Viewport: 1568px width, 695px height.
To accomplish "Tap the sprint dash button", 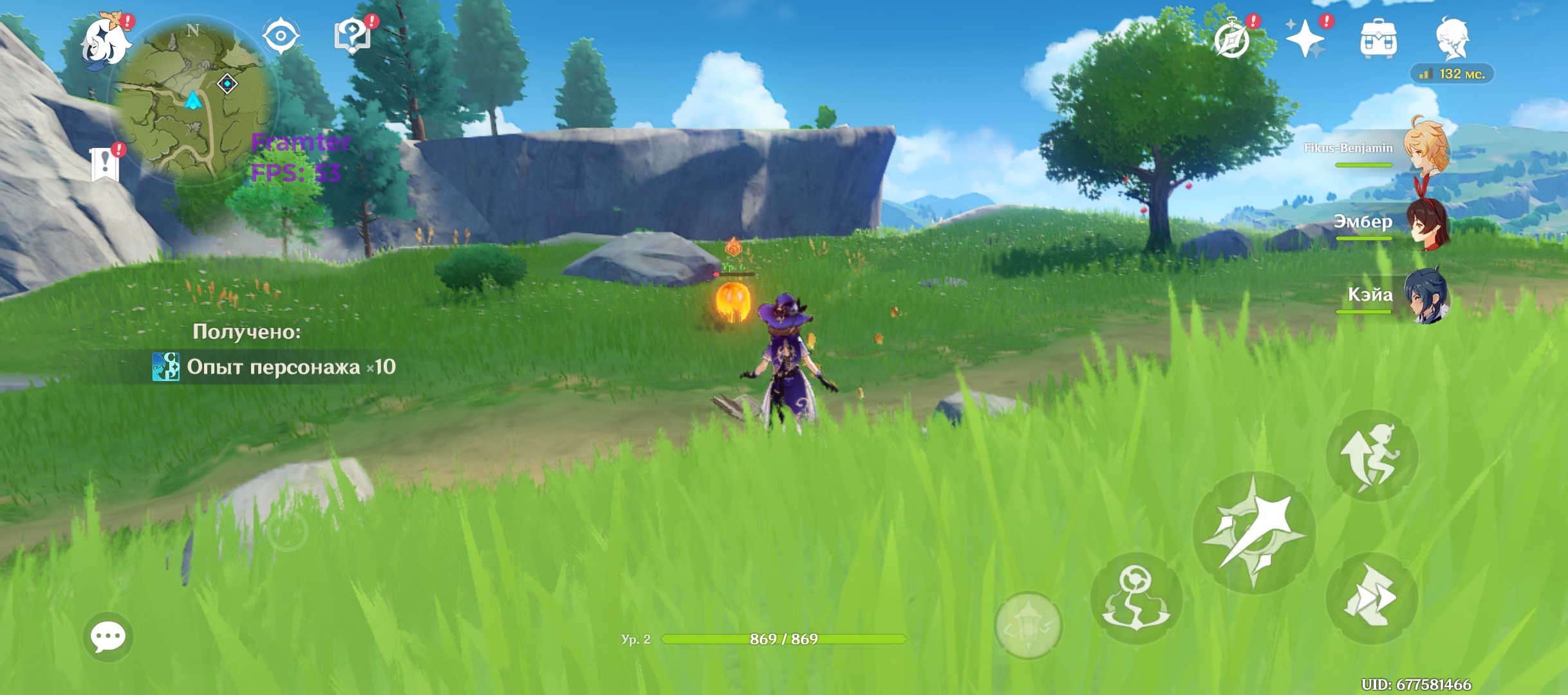I will [1372, 598].
